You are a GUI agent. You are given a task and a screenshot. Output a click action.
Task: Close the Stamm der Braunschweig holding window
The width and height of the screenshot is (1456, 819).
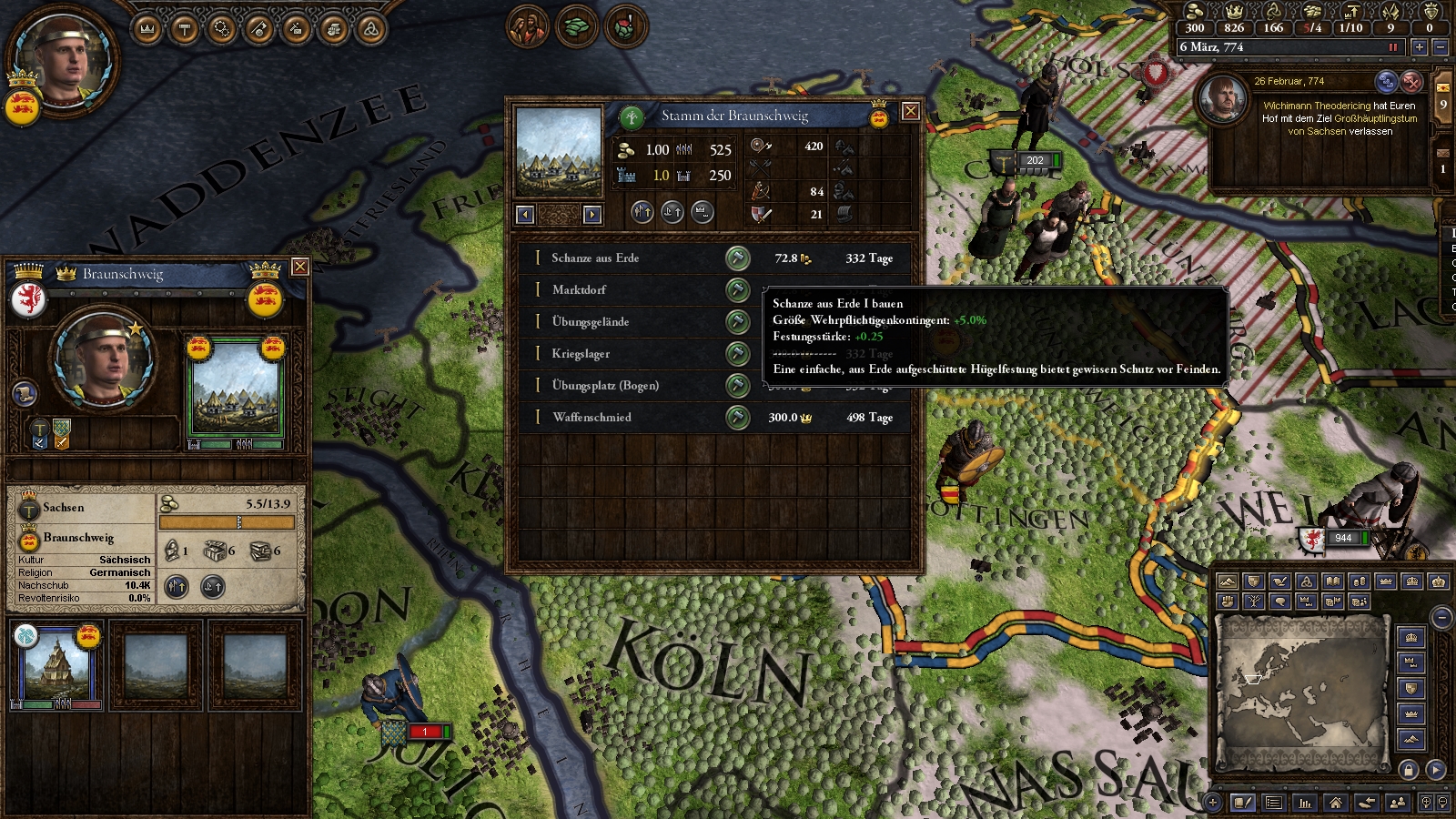(909, 112)
